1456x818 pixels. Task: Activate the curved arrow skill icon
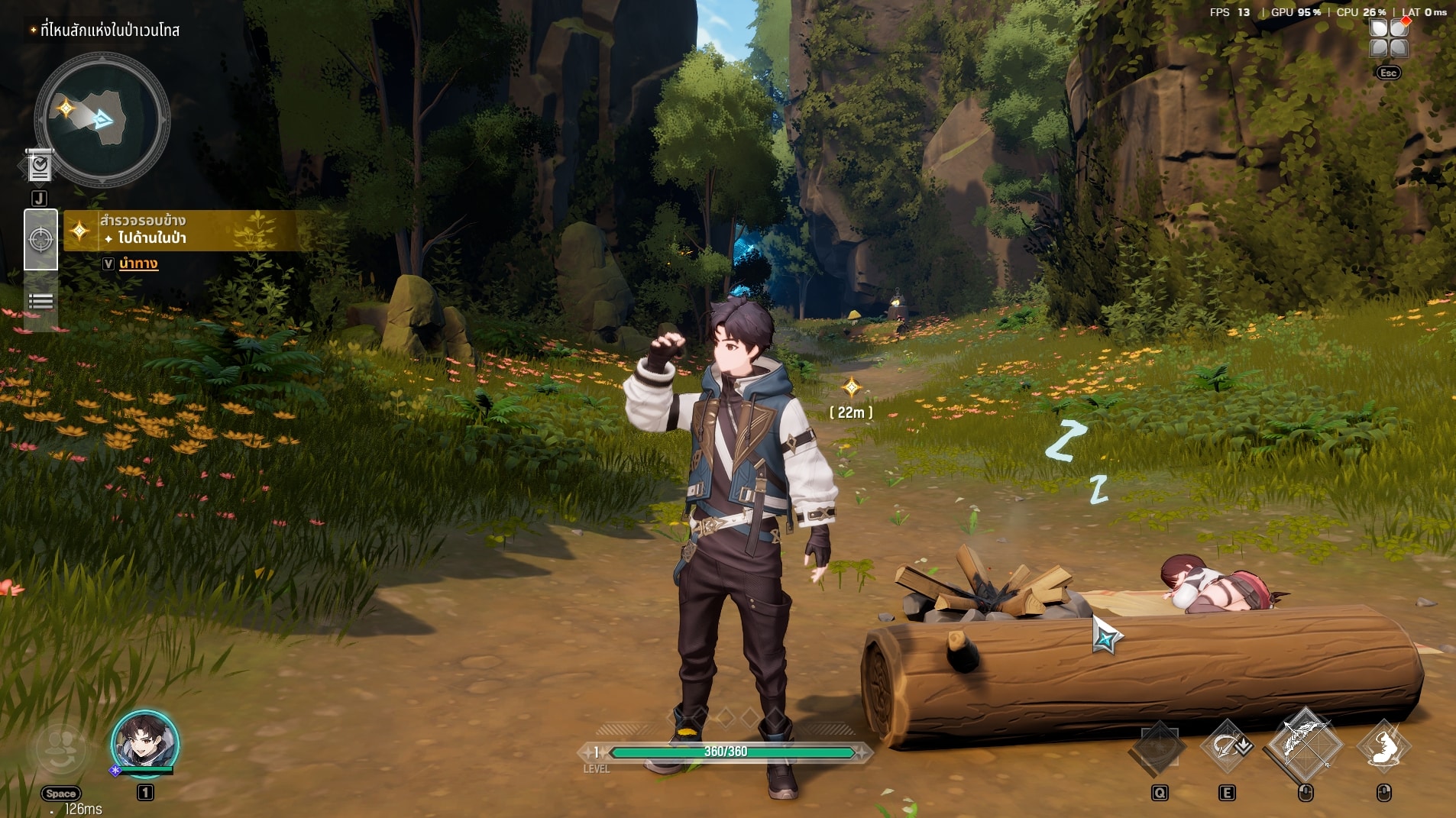coord(1227,746)
